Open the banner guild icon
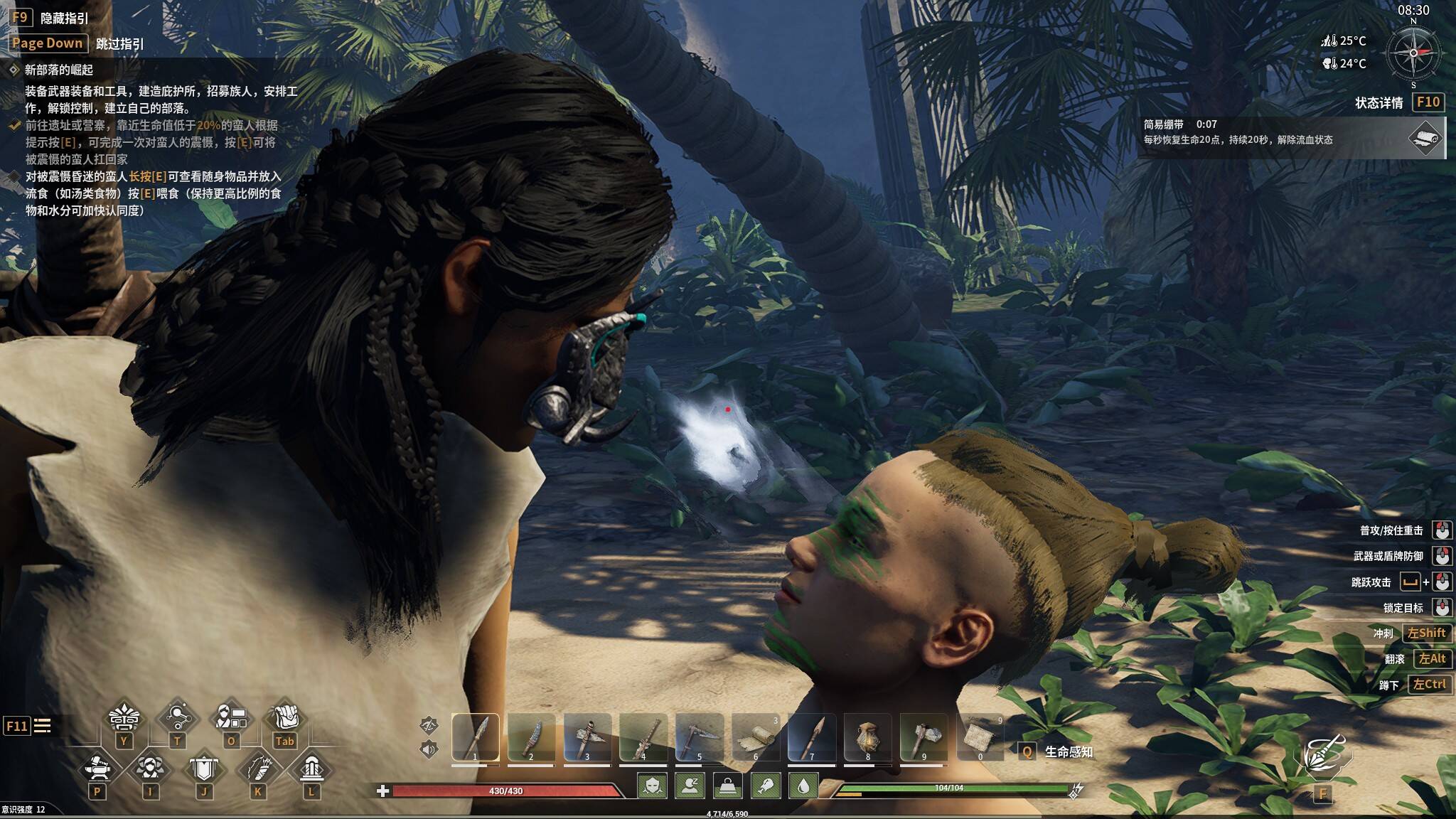 pos(204,769)
